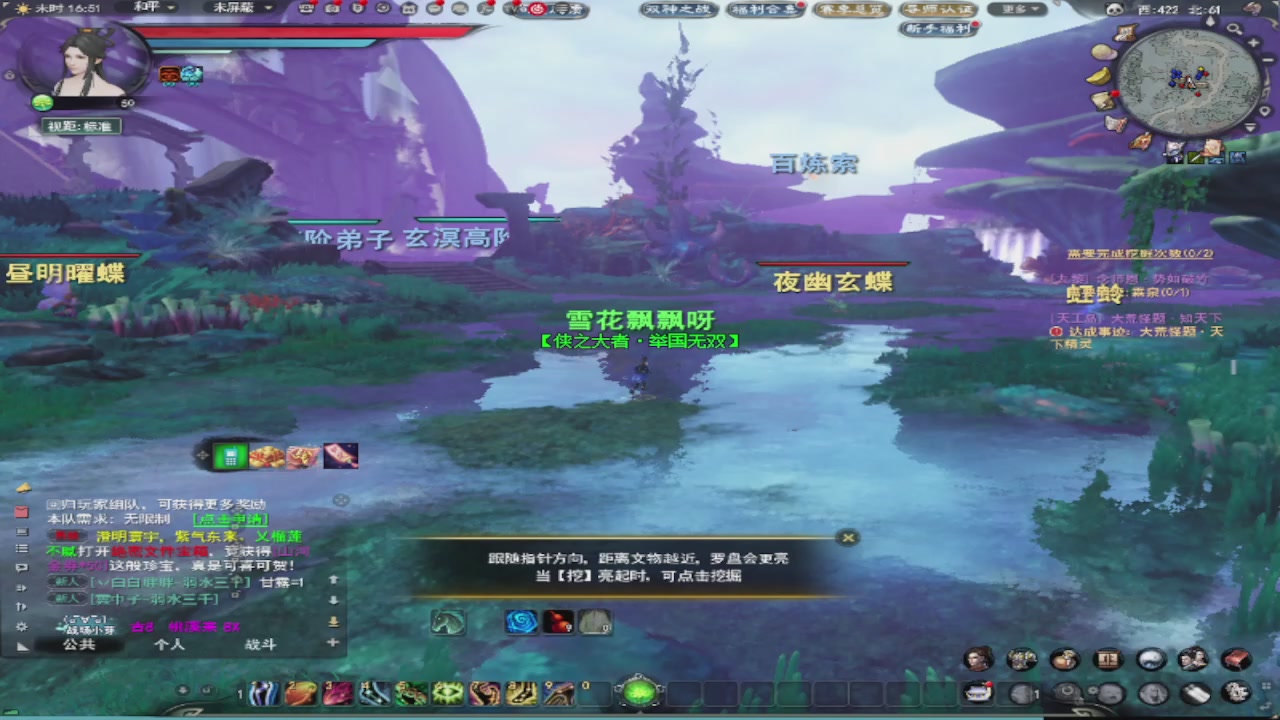Click the red potion icon in the compass dialog

558,622
